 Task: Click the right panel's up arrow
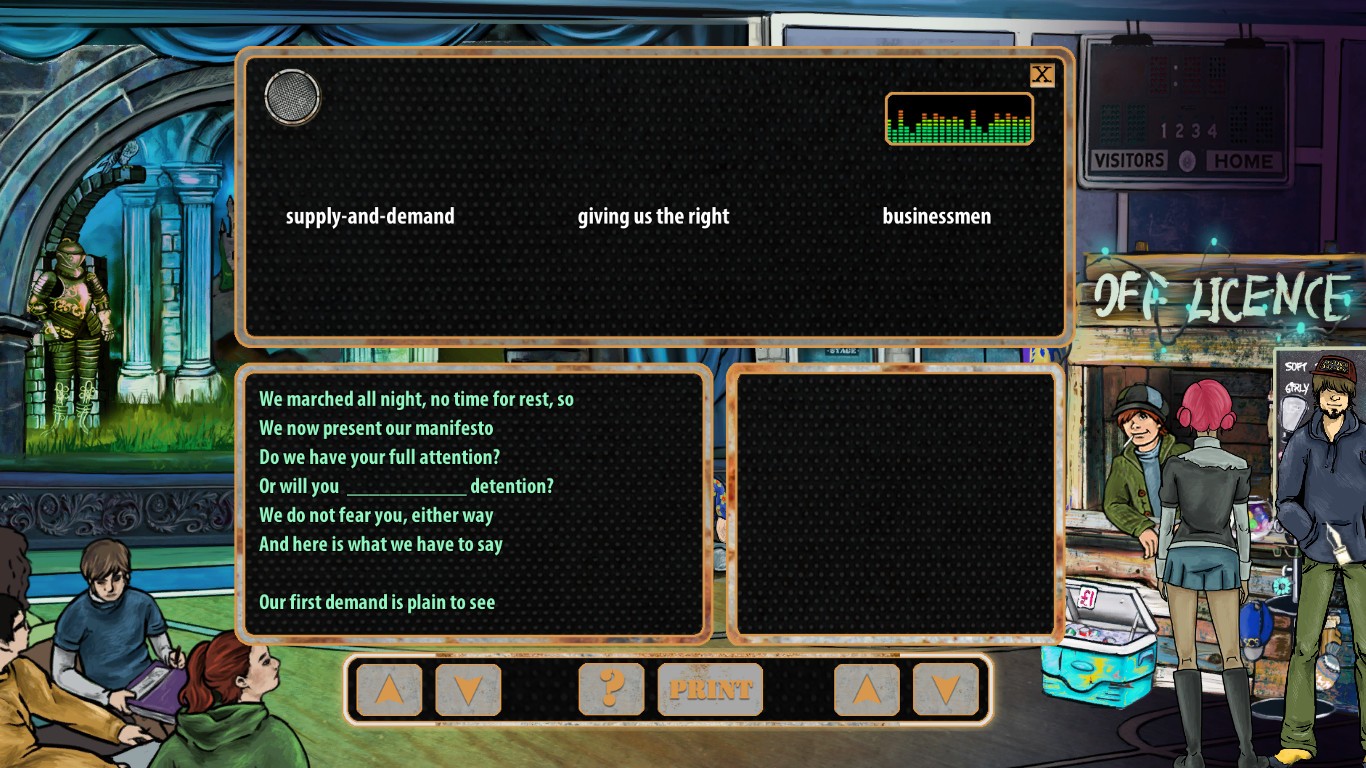point(866,689)
